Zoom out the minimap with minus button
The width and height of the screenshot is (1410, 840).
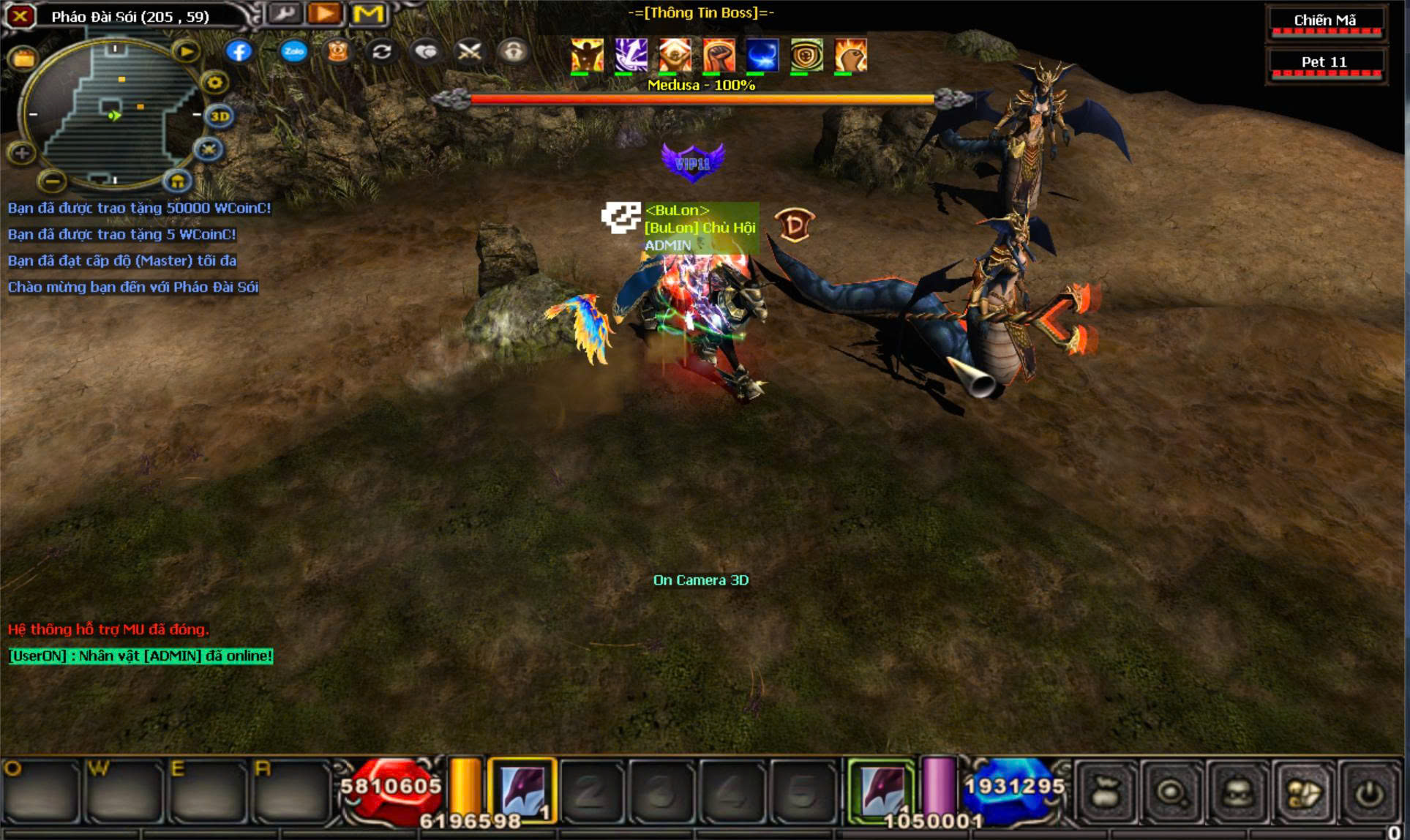click(x=51, y=179)
